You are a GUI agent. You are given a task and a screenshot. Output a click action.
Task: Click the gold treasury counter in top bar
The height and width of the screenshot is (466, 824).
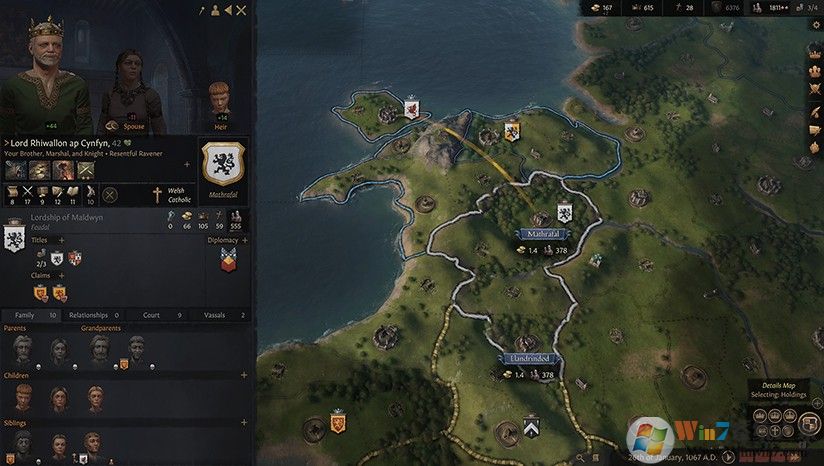(601, 8)
